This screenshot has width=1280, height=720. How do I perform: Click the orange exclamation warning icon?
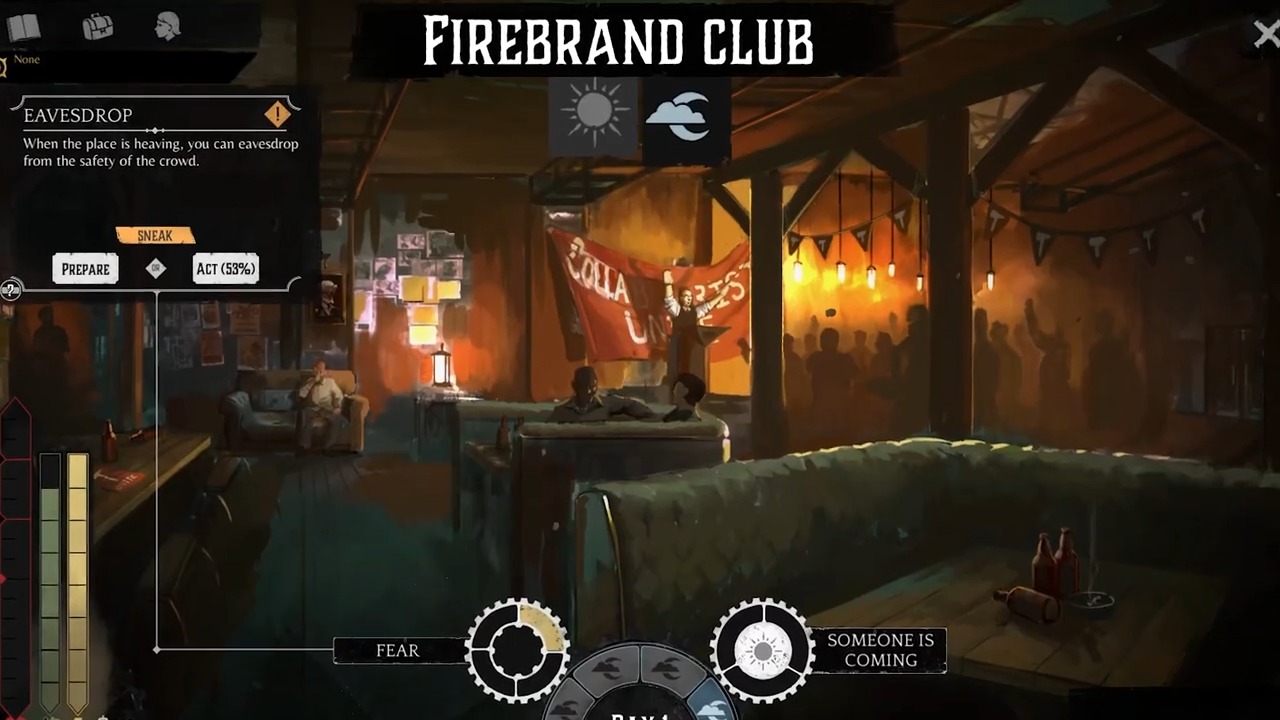tap(277, 114)
